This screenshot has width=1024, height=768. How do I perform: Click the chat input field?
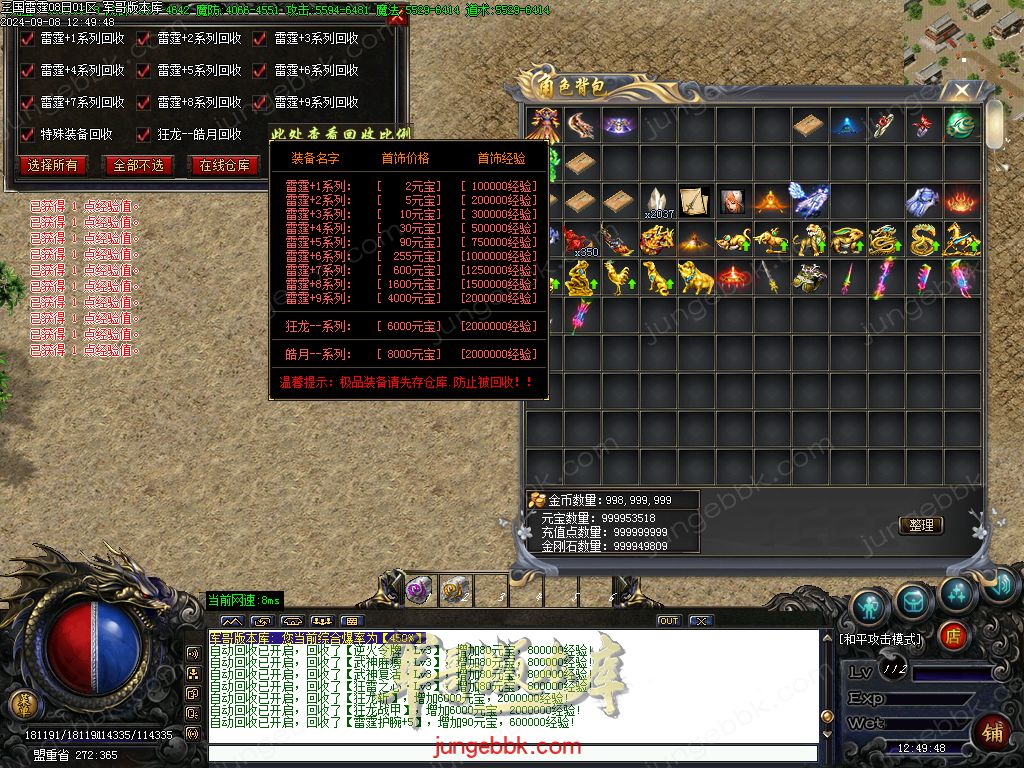[x=510, y=753]
